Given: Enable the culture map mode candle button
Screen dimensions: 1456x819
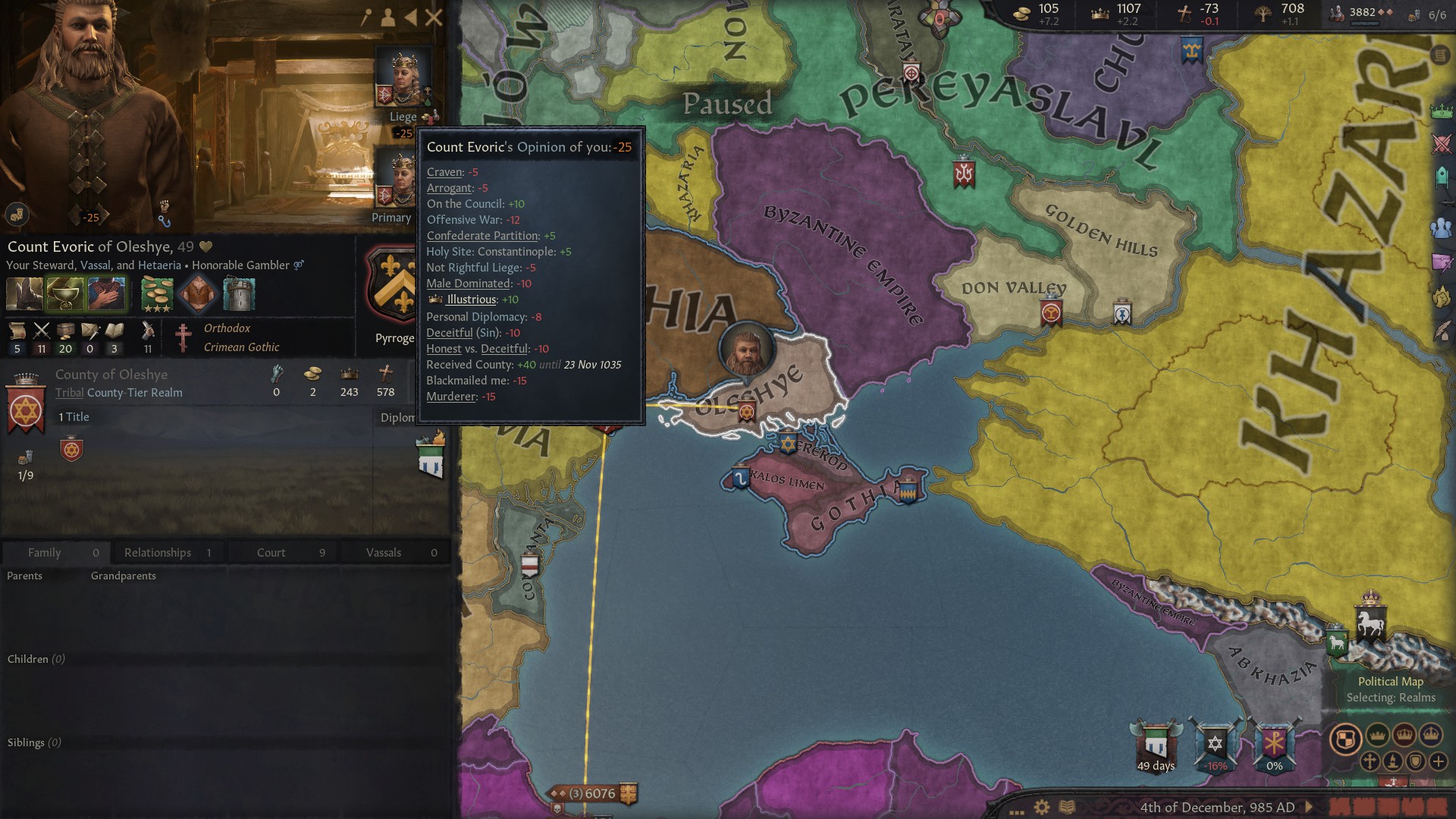Looking at the screenshot, I should [x=1393, y=762].
